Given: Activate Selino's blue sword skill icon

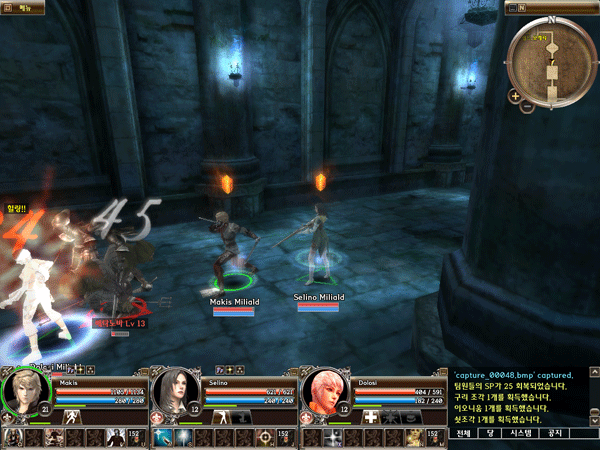Looking at the screenshot, I should coord(161,437).
